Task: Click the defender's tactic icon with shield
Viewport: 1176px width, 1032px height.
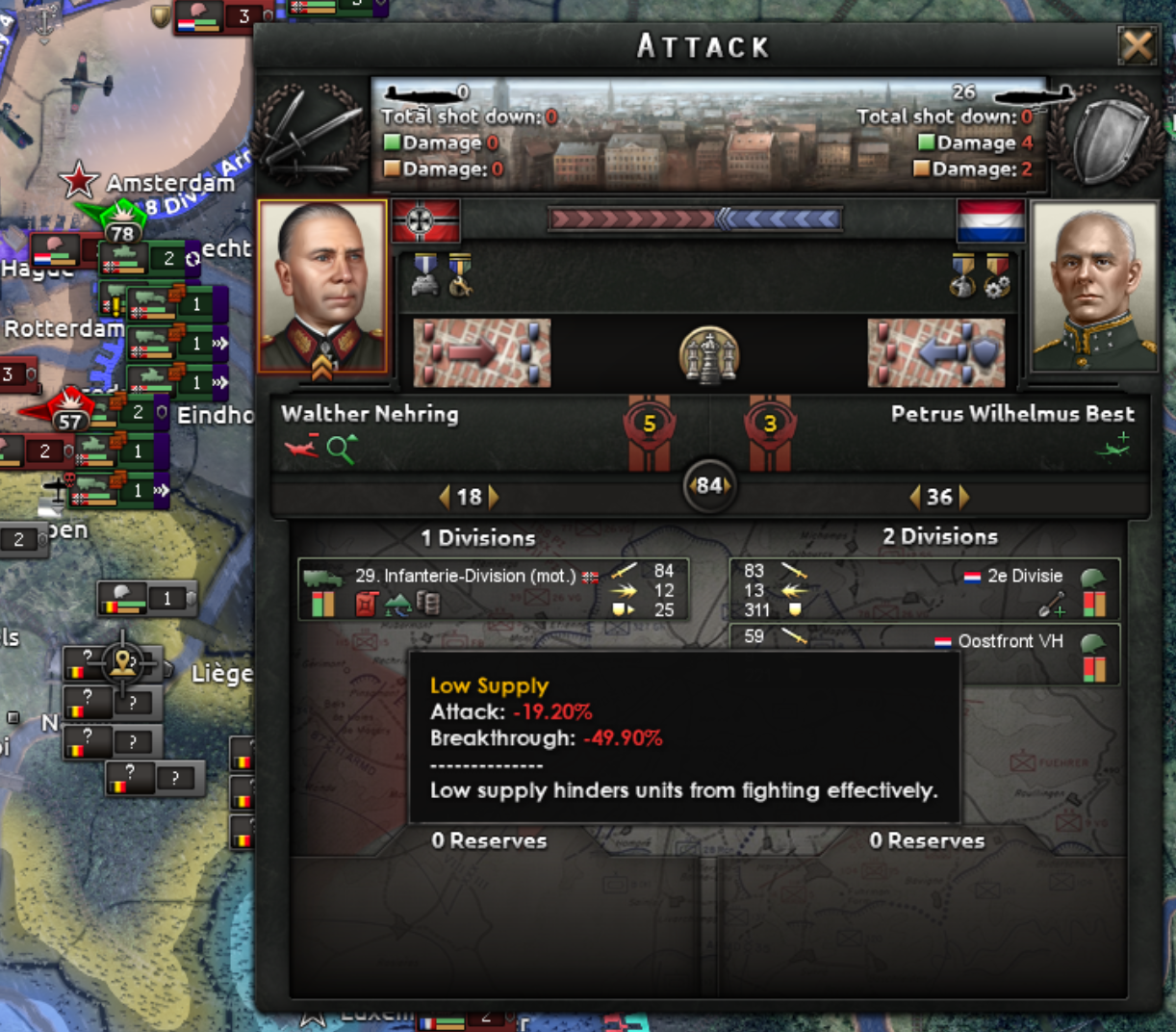Action: tap(935, 353)
